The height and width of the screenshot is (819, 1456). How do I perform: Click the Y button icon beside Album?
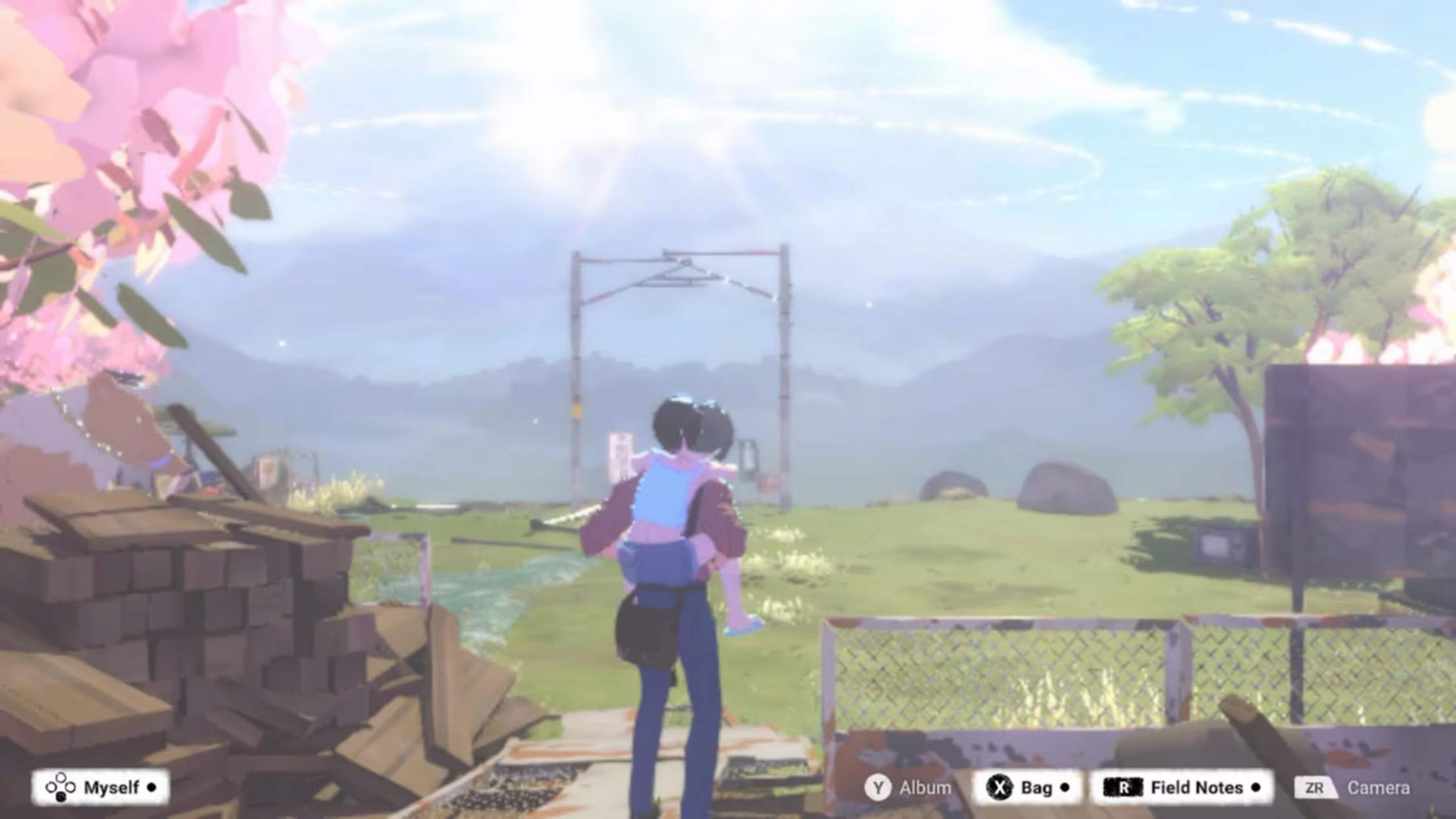[879, 788]
